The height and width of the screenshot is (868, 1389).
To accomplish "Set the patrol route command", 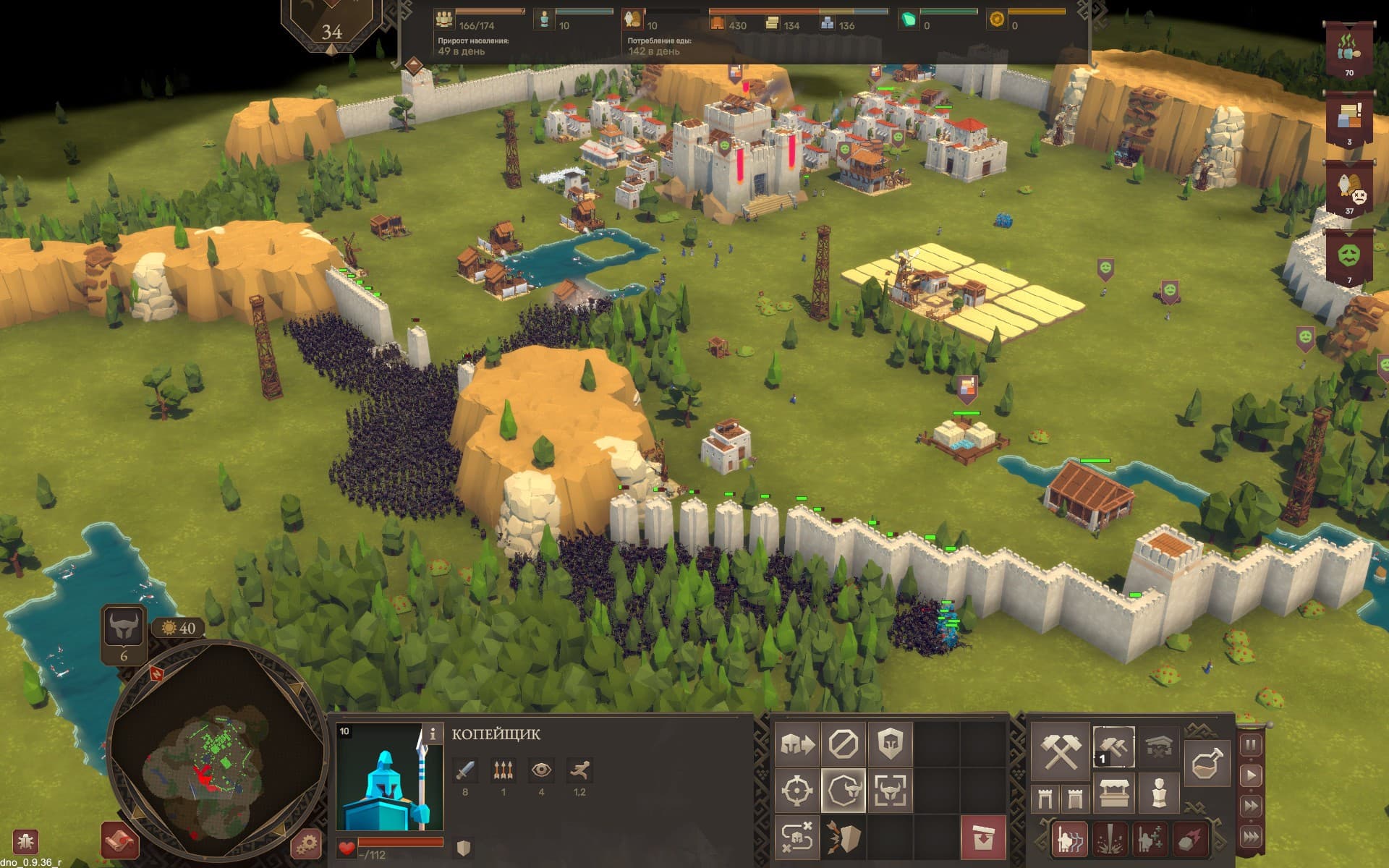I will (797, 837).
